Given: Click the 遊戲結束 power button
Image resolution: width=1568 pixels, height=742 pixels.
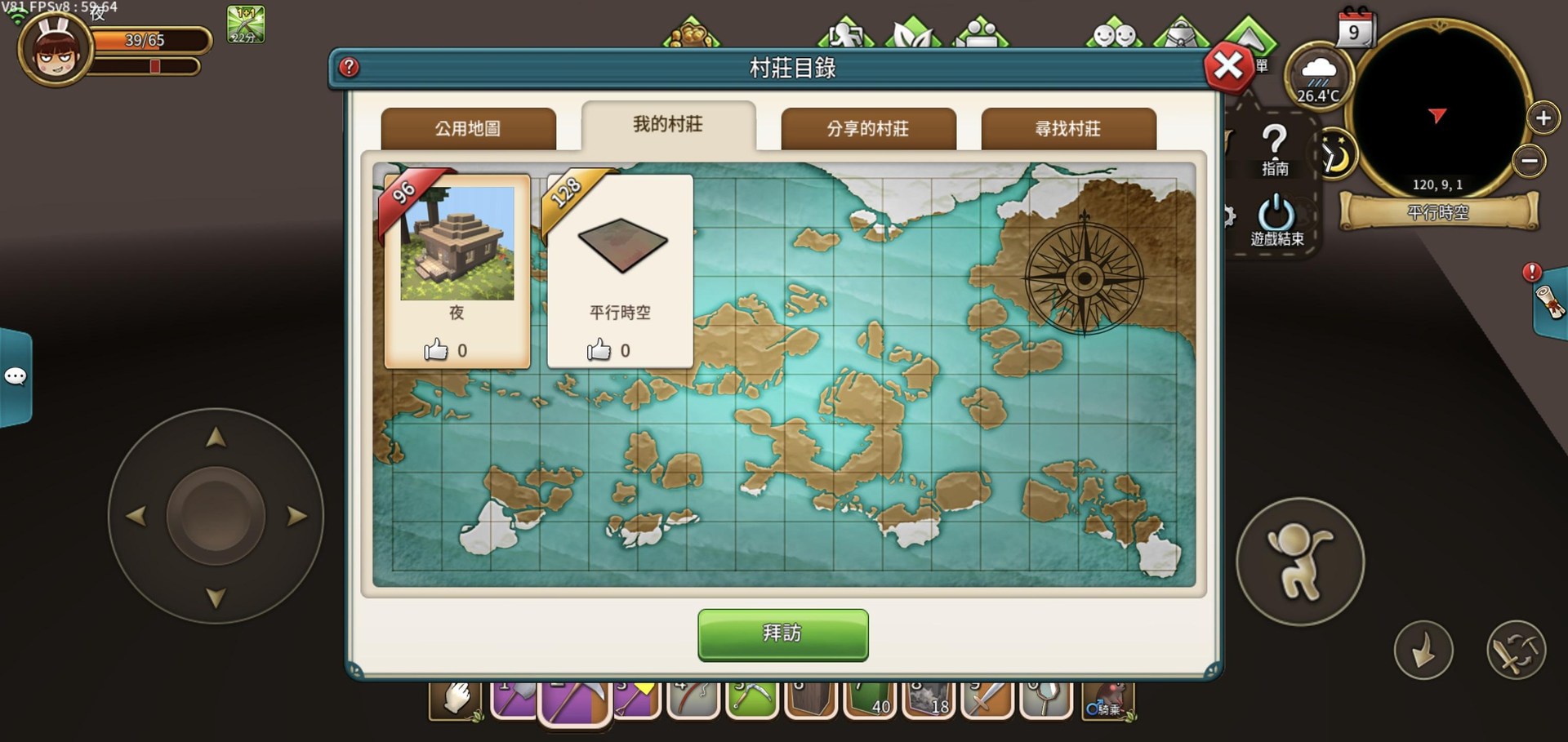Looking at the screenshot, I should [1276, 220].
